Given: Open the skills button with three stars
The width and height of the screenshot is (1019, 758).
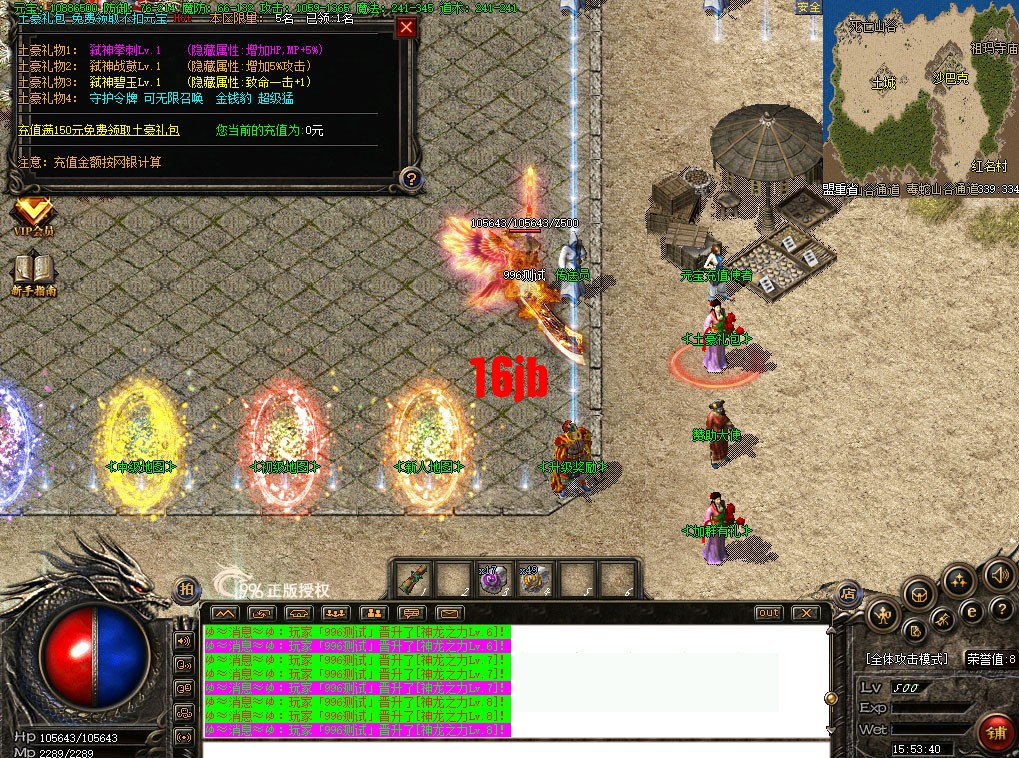Looking at the screenshot, I should (958, 580).
